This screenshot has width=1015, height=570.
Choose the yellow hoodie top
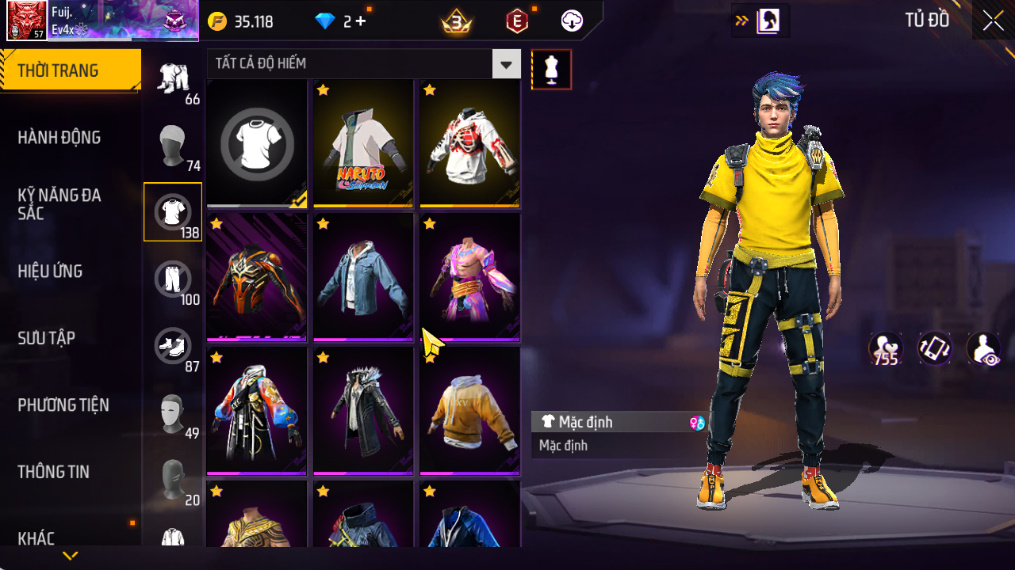(x=469, y=410)
